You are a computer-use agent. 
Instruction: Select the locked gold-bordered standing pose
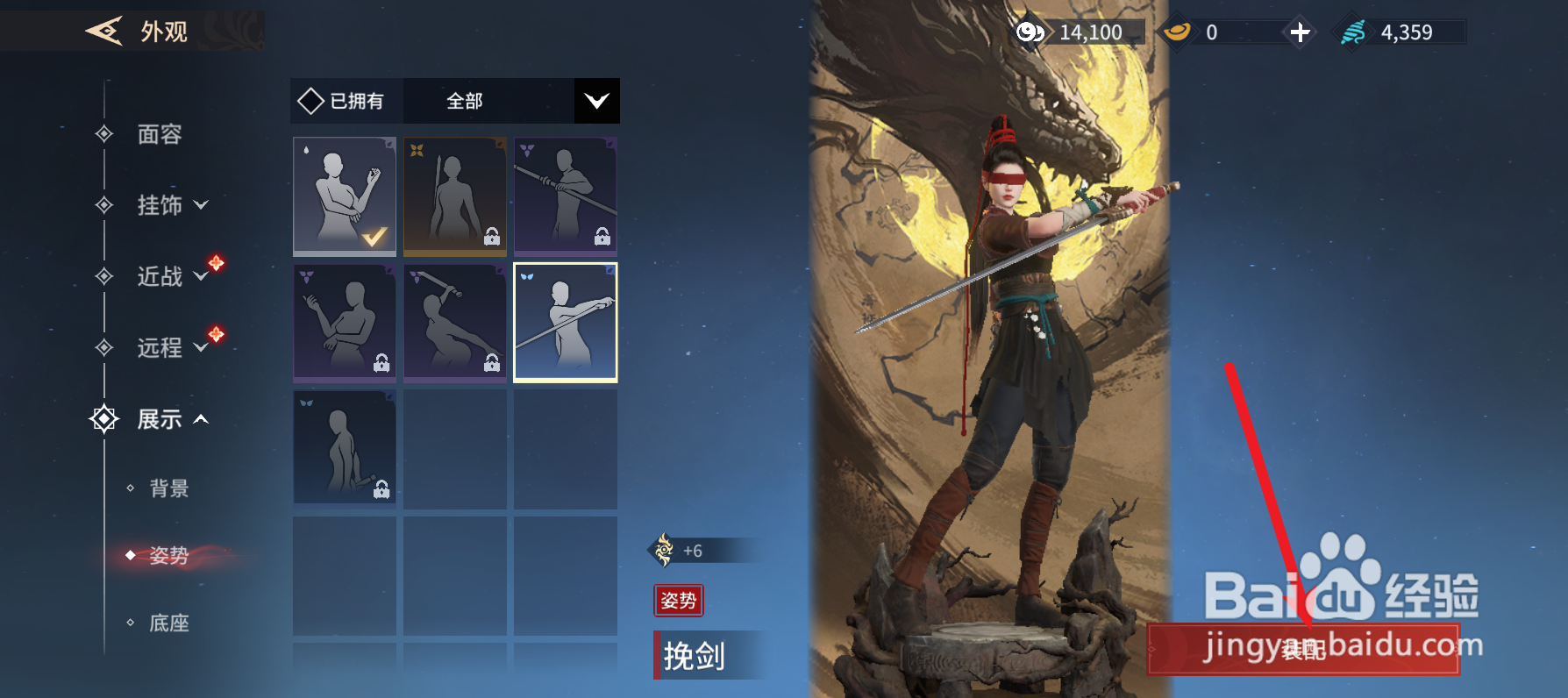coord(454,196)
